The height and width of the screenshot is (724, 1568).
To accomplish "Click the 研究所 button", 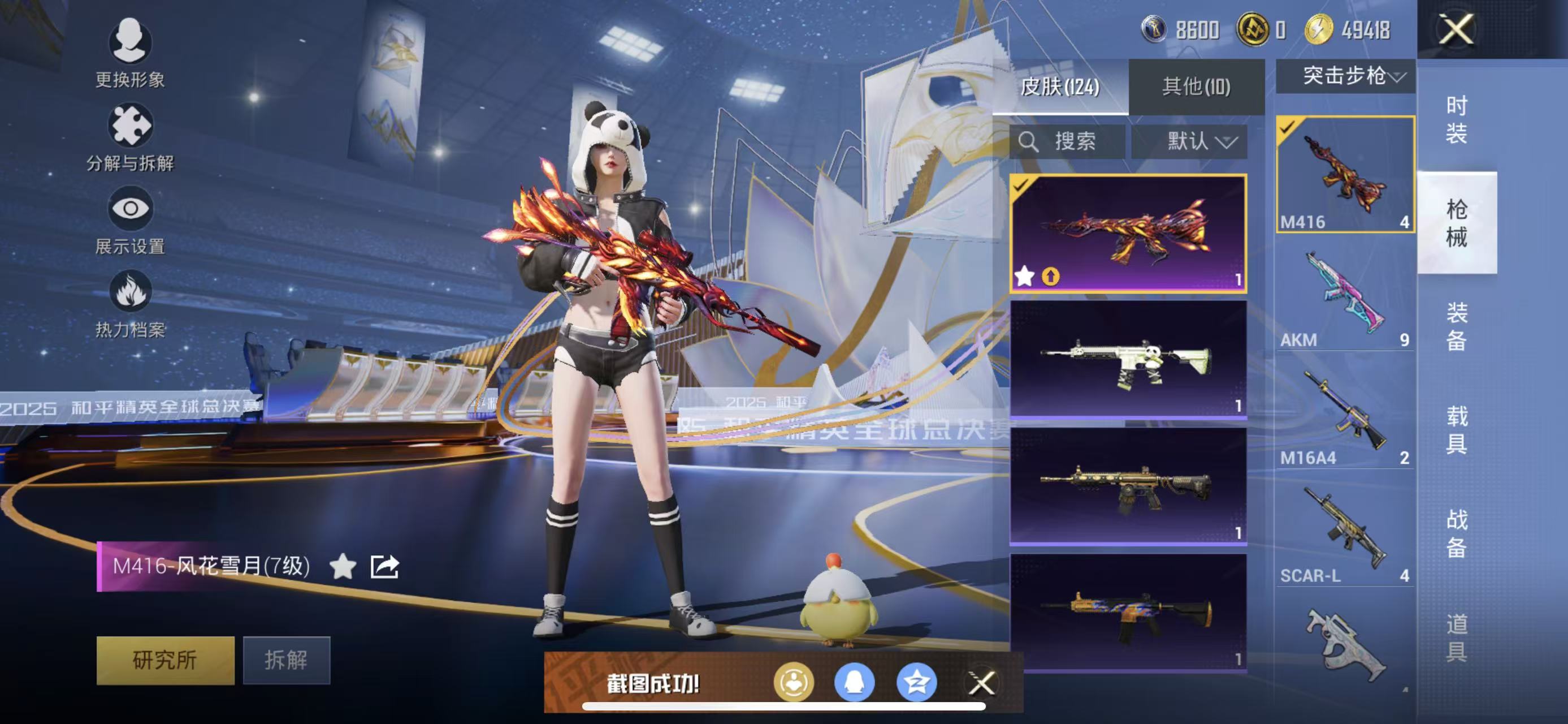I will point(165,660).
